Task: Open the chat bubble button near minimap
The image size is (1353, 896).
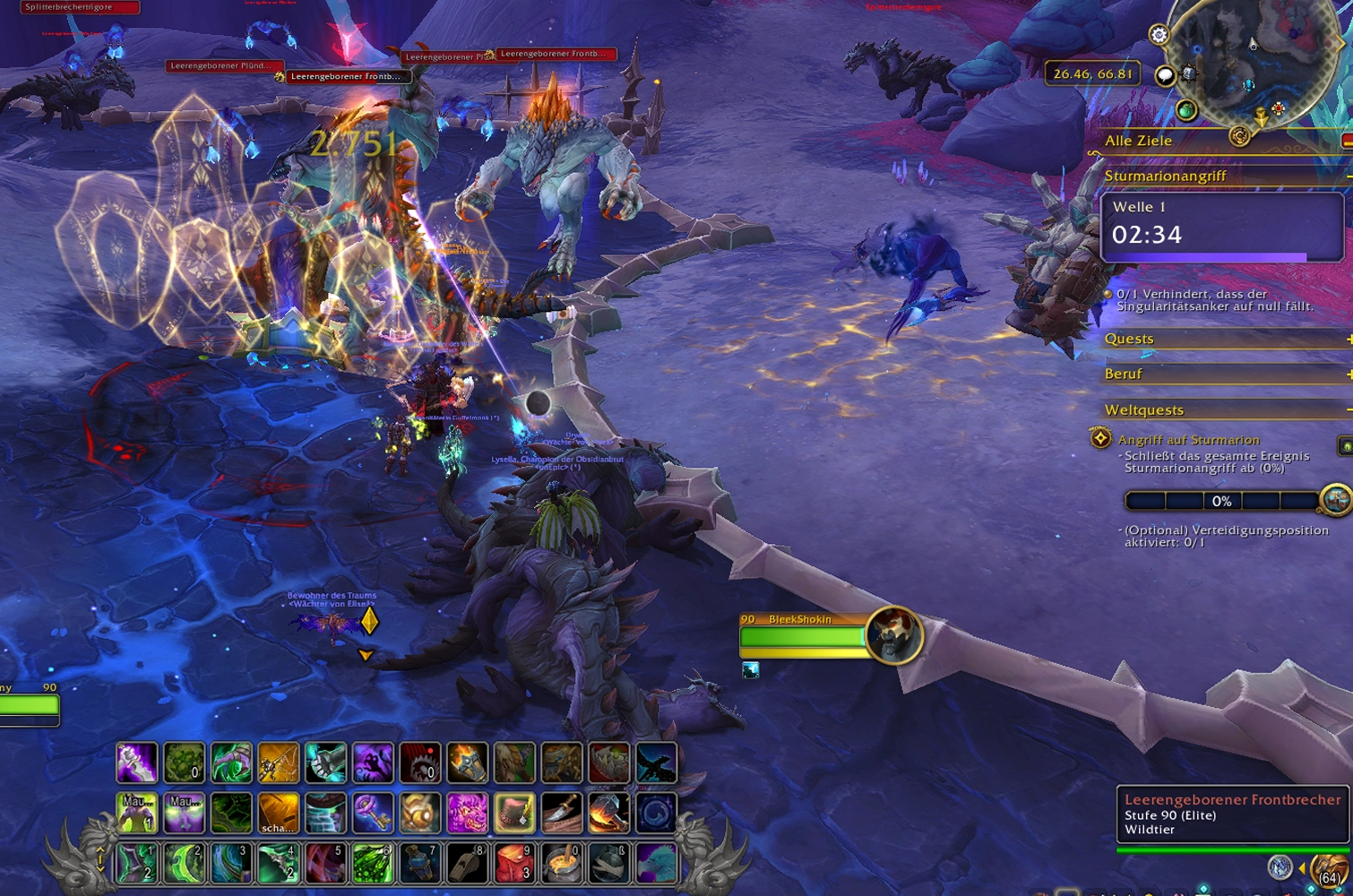Action: tap(1165, 75)
